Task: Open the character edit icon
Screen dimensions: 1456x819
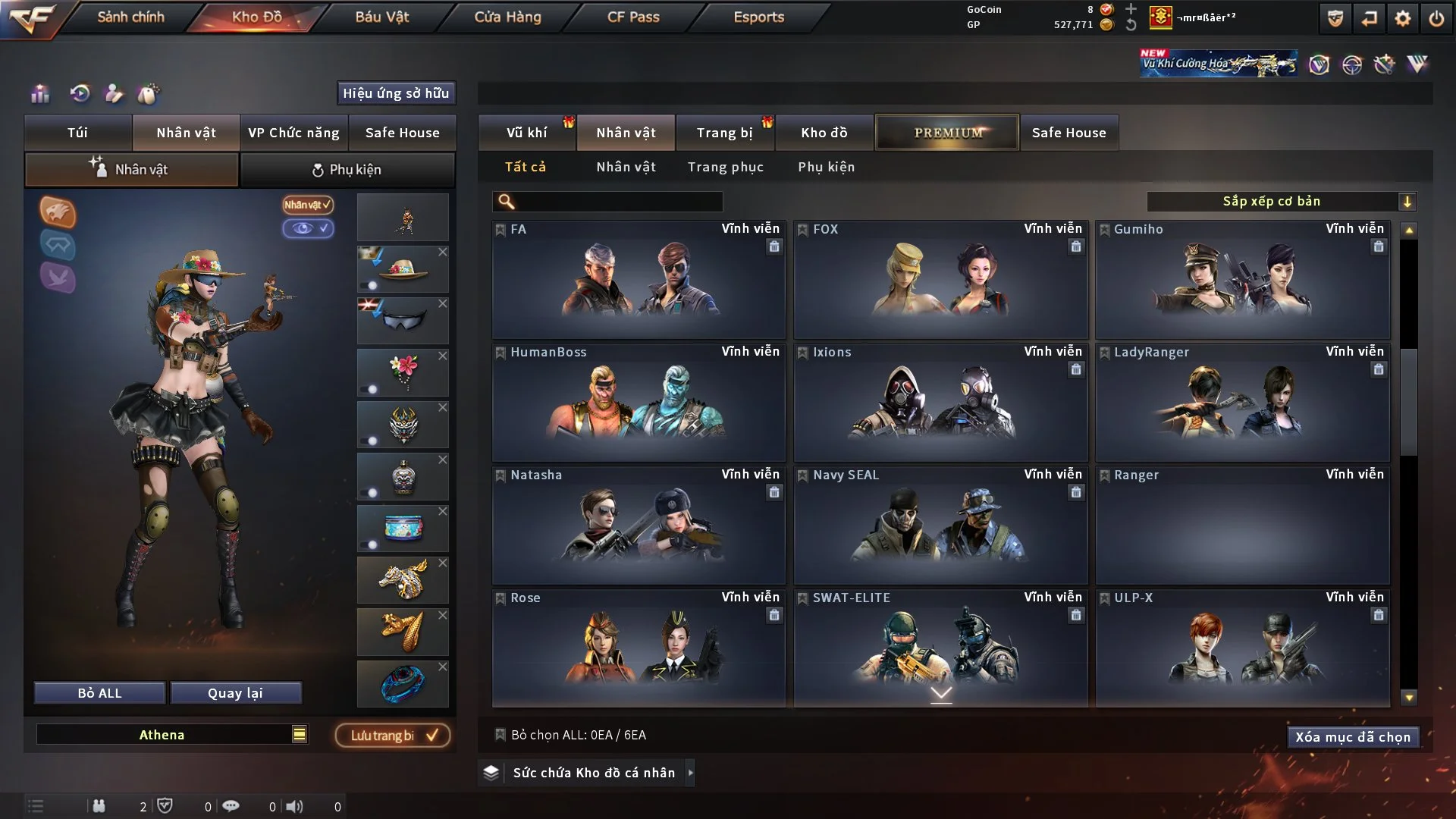Action: 115,93
